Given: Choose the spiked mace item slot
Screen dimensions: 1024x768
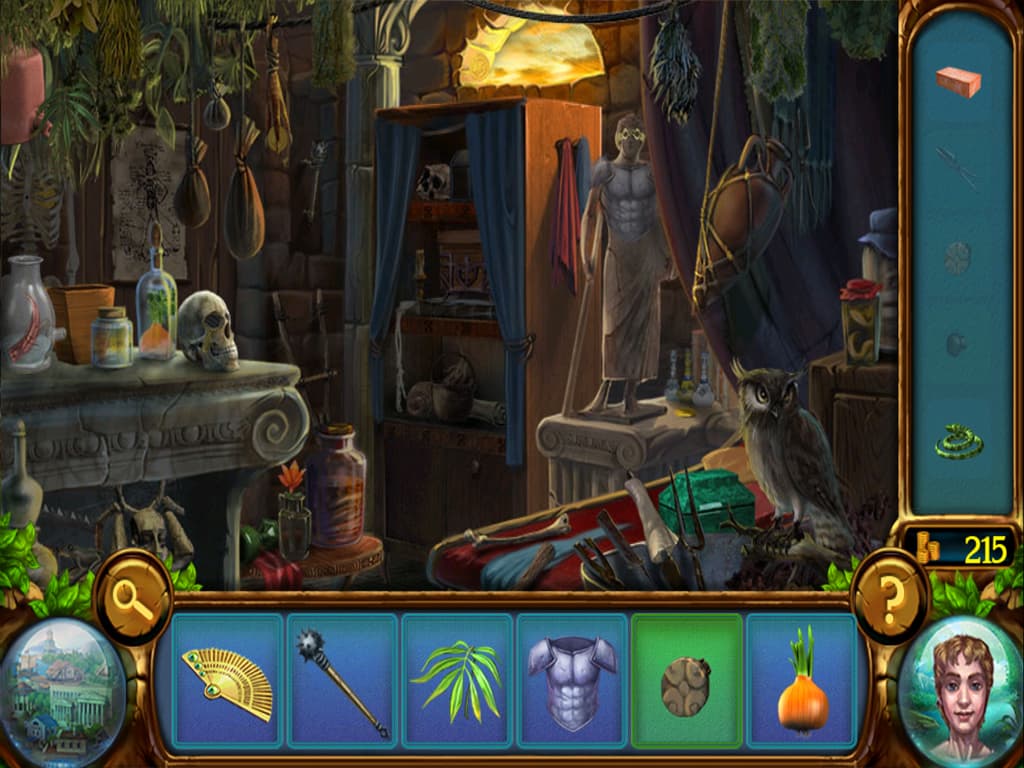Looking at the screenshot, I should 342,682.
